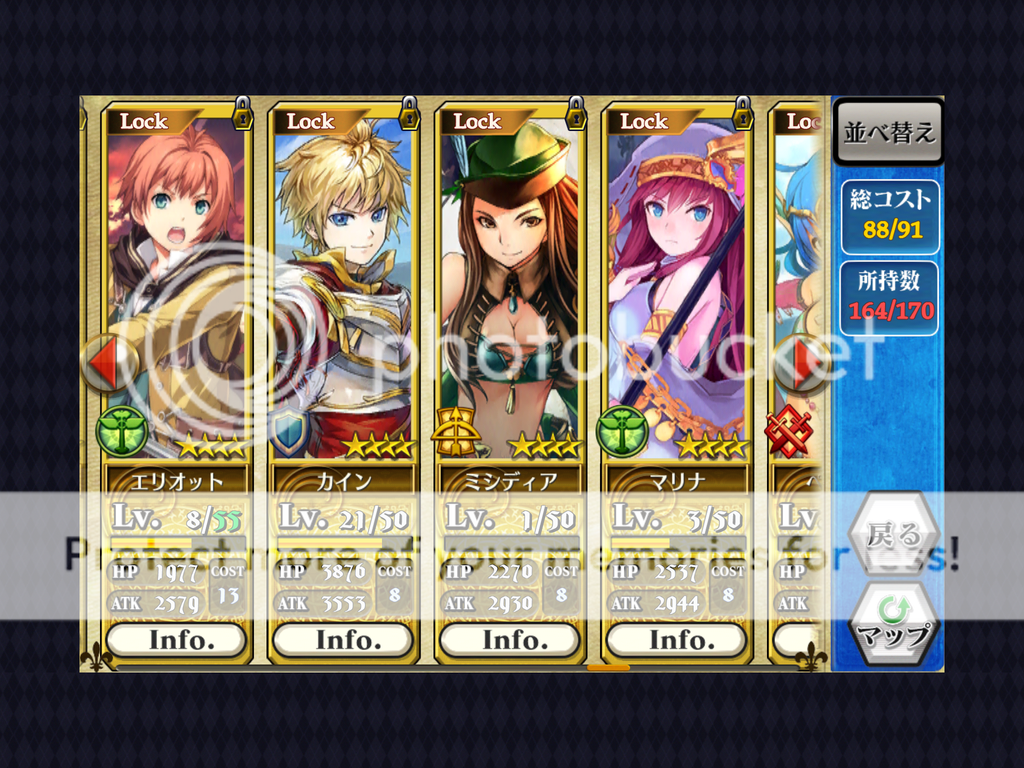The image size is (1024, 768).
Task: Show Info for カイン
Action: [x=343, y=640]
